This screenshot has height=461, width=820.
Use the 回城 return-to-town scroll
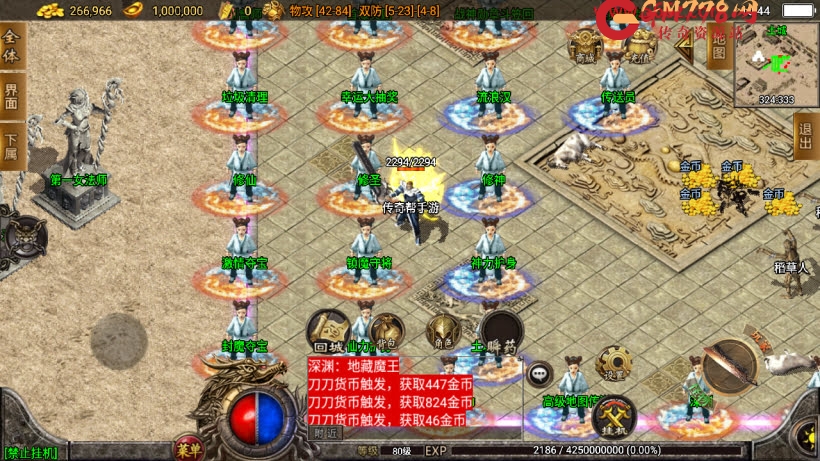tap(328, 329)
